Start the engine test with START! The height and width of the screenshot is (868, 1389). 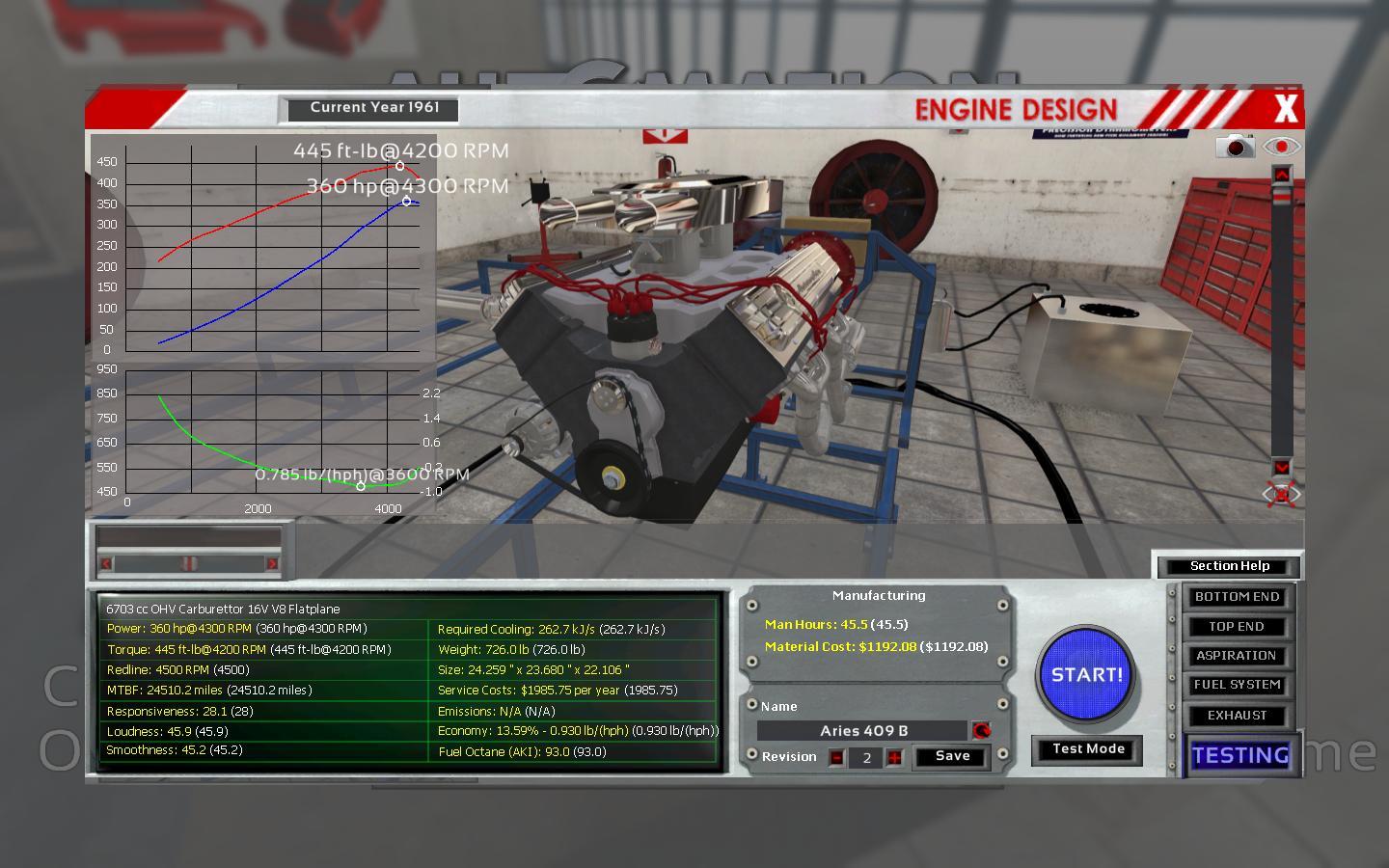(x=1086, y=675)
